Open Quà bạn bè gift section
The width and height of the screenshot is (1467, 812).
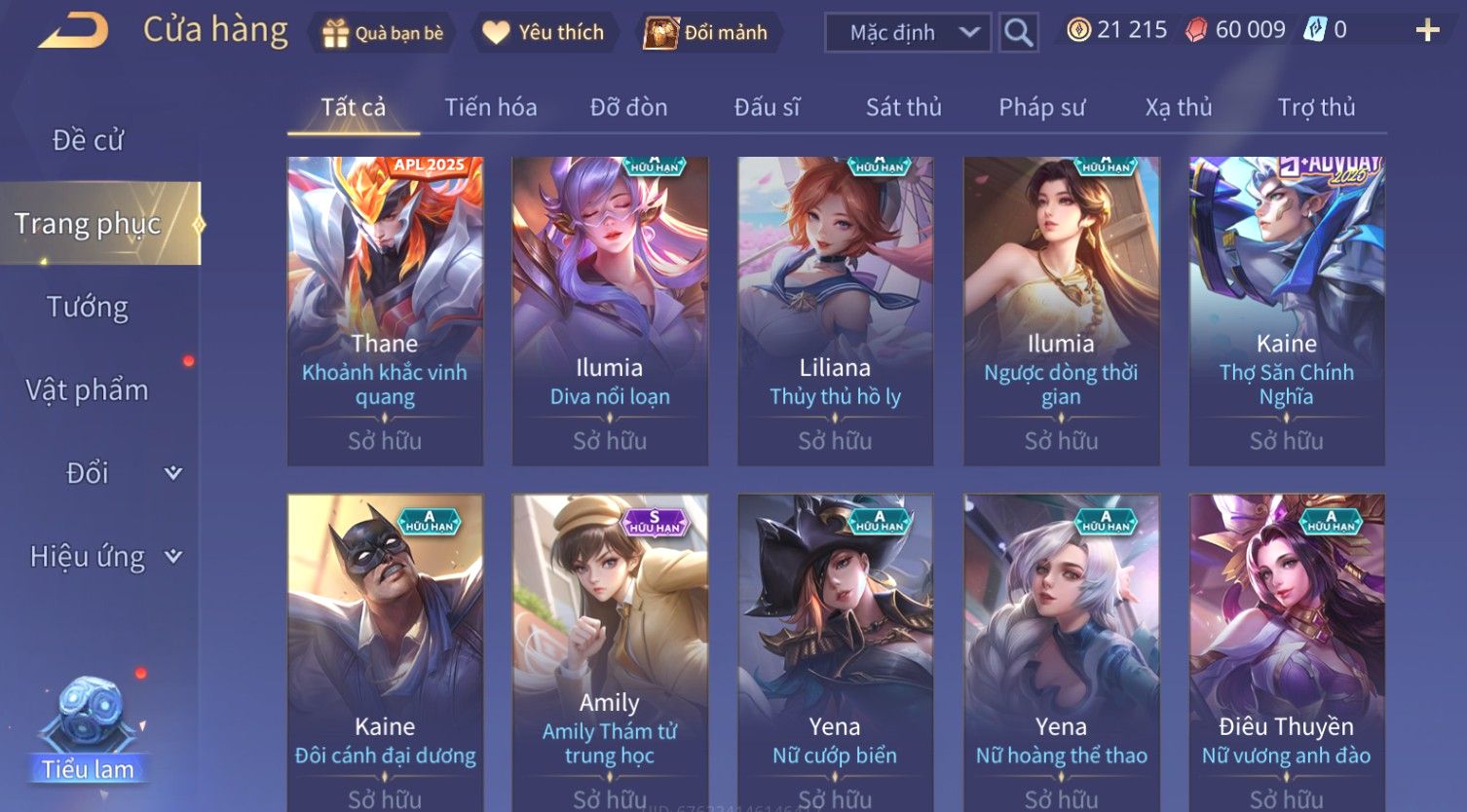click(383, 33)
